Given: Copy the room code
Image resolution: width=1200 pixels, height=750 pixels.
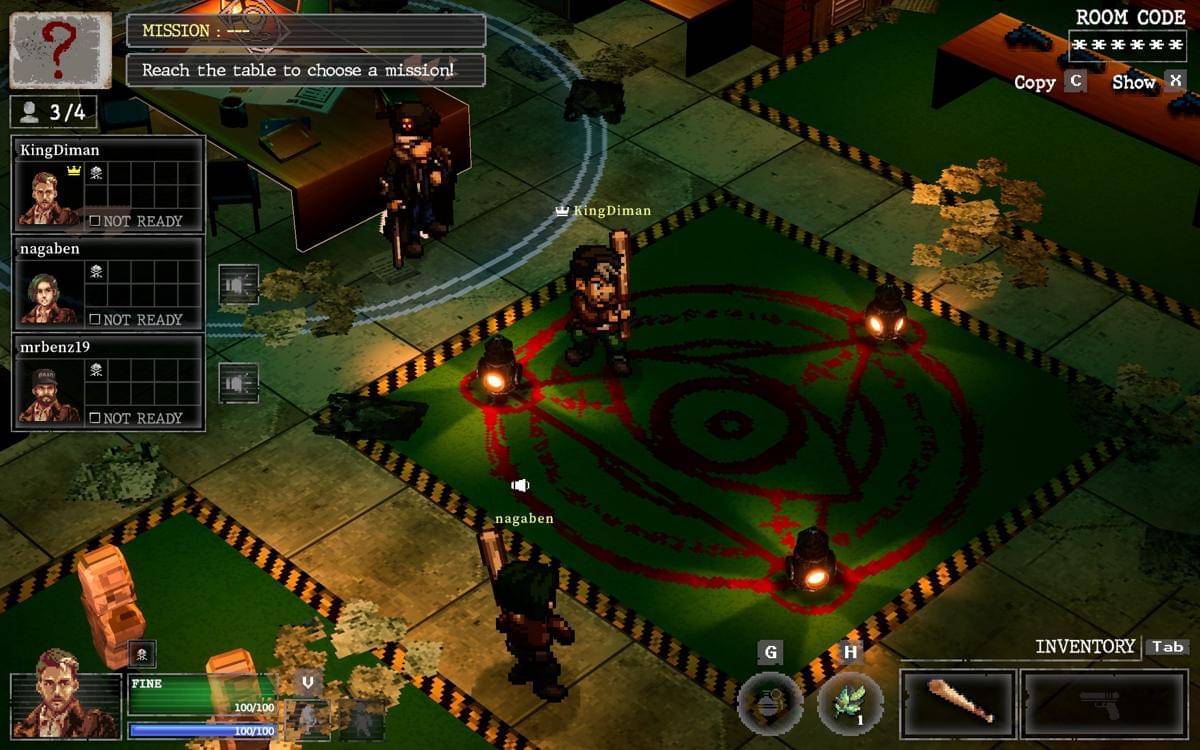Looking at the screenshot, I should click(1074, 82).
